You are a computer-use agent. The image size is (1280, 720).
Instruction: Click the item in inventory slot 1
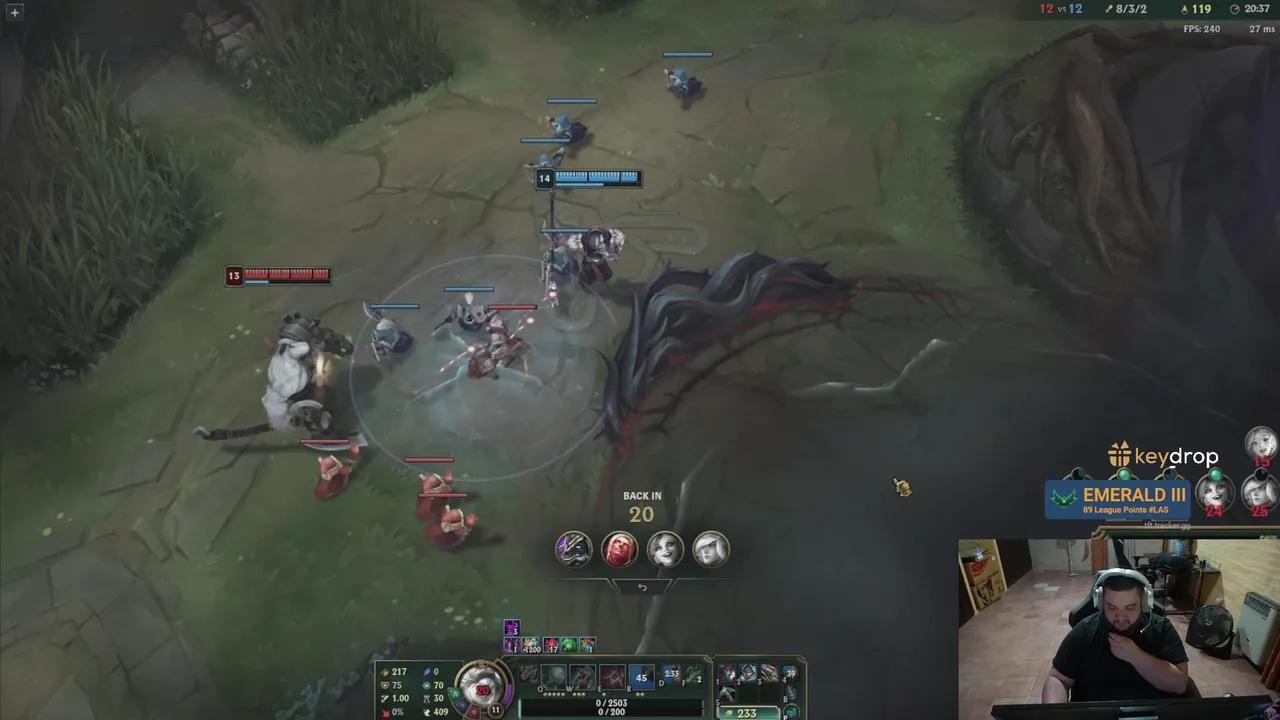728,673
